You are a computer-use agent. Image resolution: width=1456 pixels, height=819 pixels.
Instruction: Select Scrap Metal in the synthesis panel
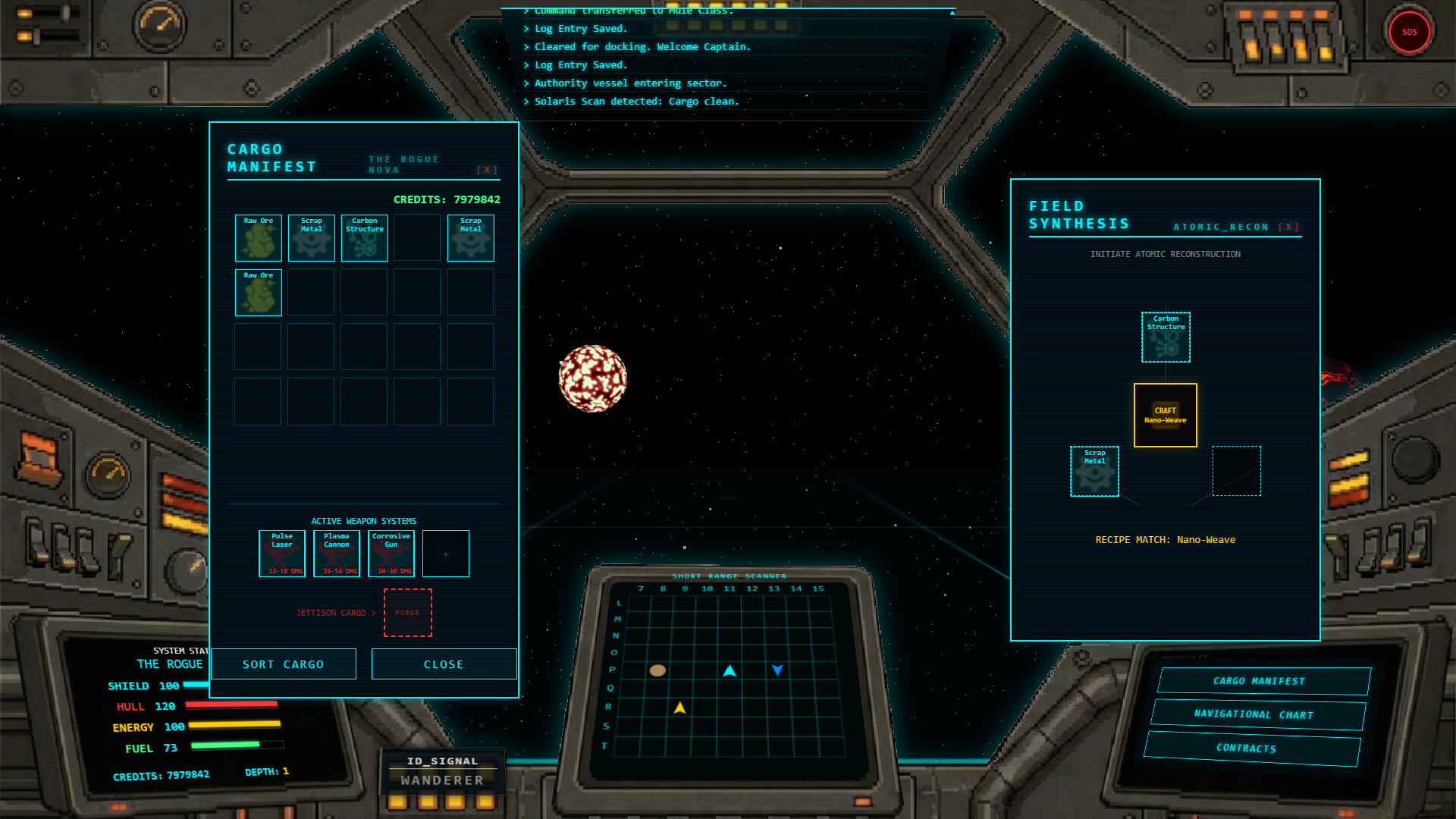tap(1094, 472)
